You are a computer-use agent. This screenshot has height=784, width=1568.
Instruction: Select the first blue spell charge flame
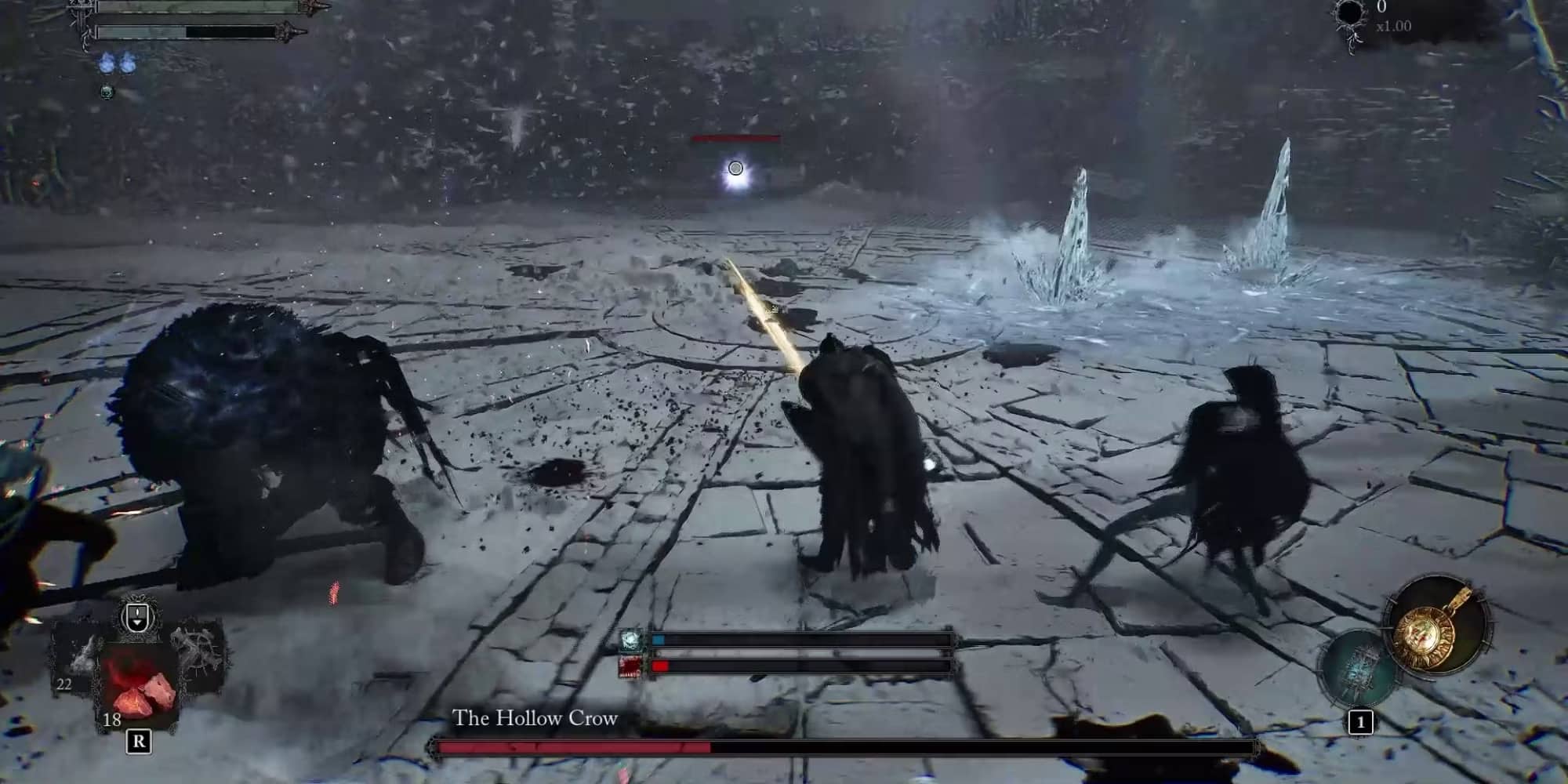tap(107, 62)
